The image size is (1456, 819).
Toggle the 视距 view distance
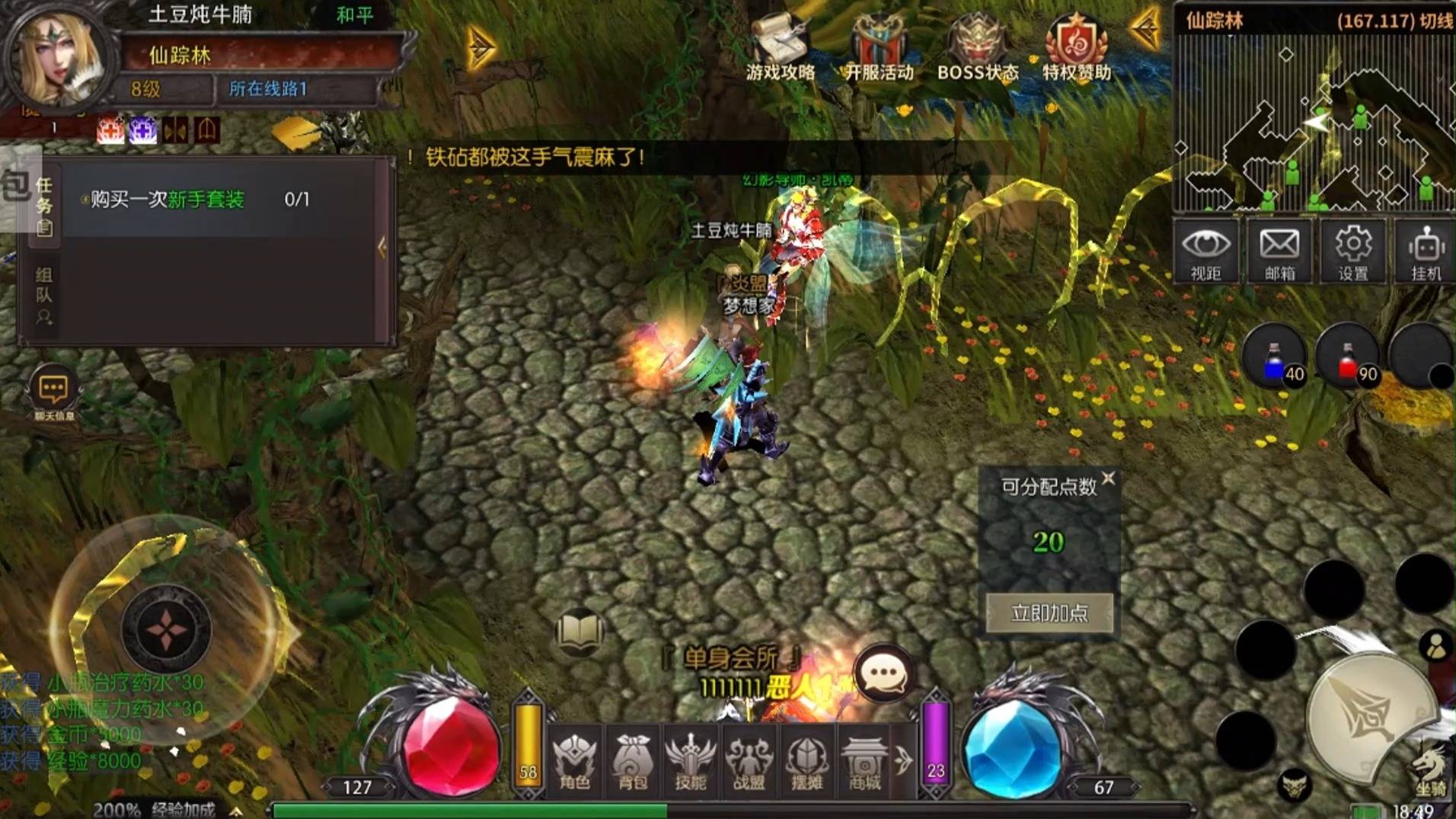click(x=1206, y=251)
